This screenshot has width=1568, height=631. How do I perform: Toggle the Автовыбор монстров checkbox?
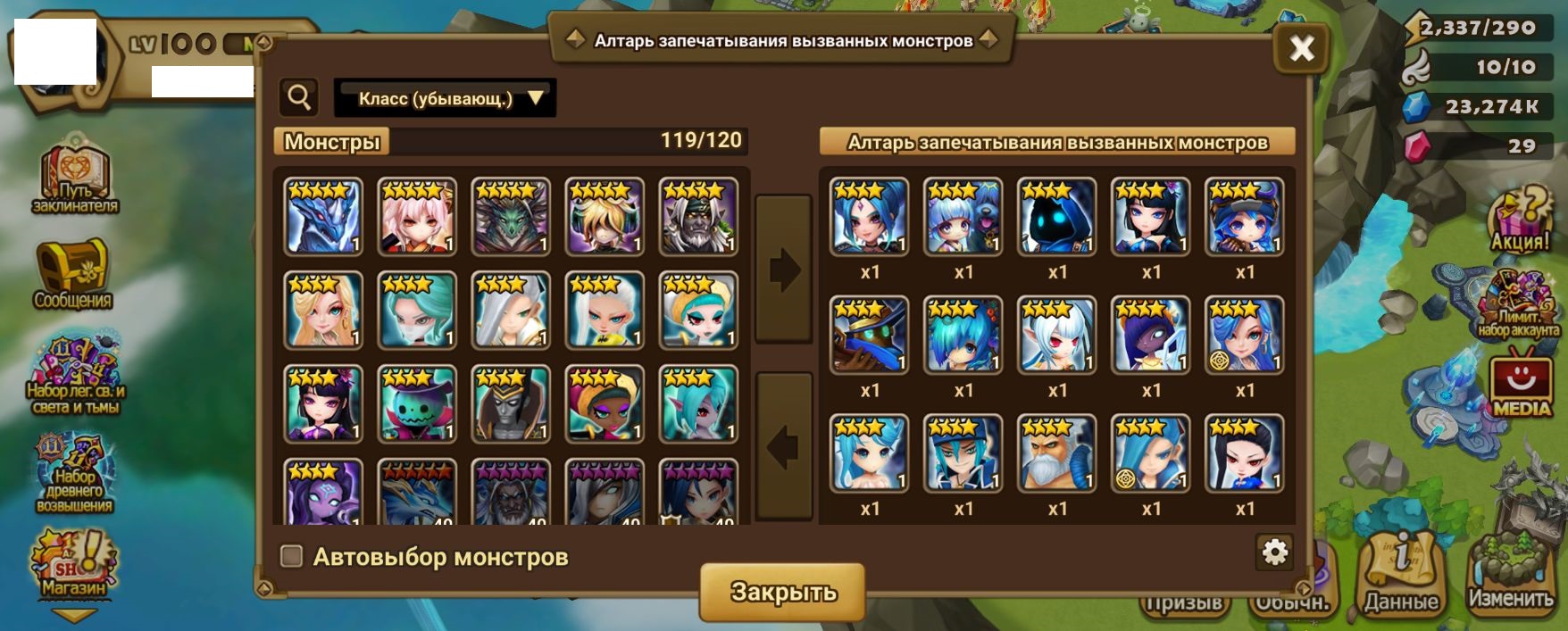[291, 556]
